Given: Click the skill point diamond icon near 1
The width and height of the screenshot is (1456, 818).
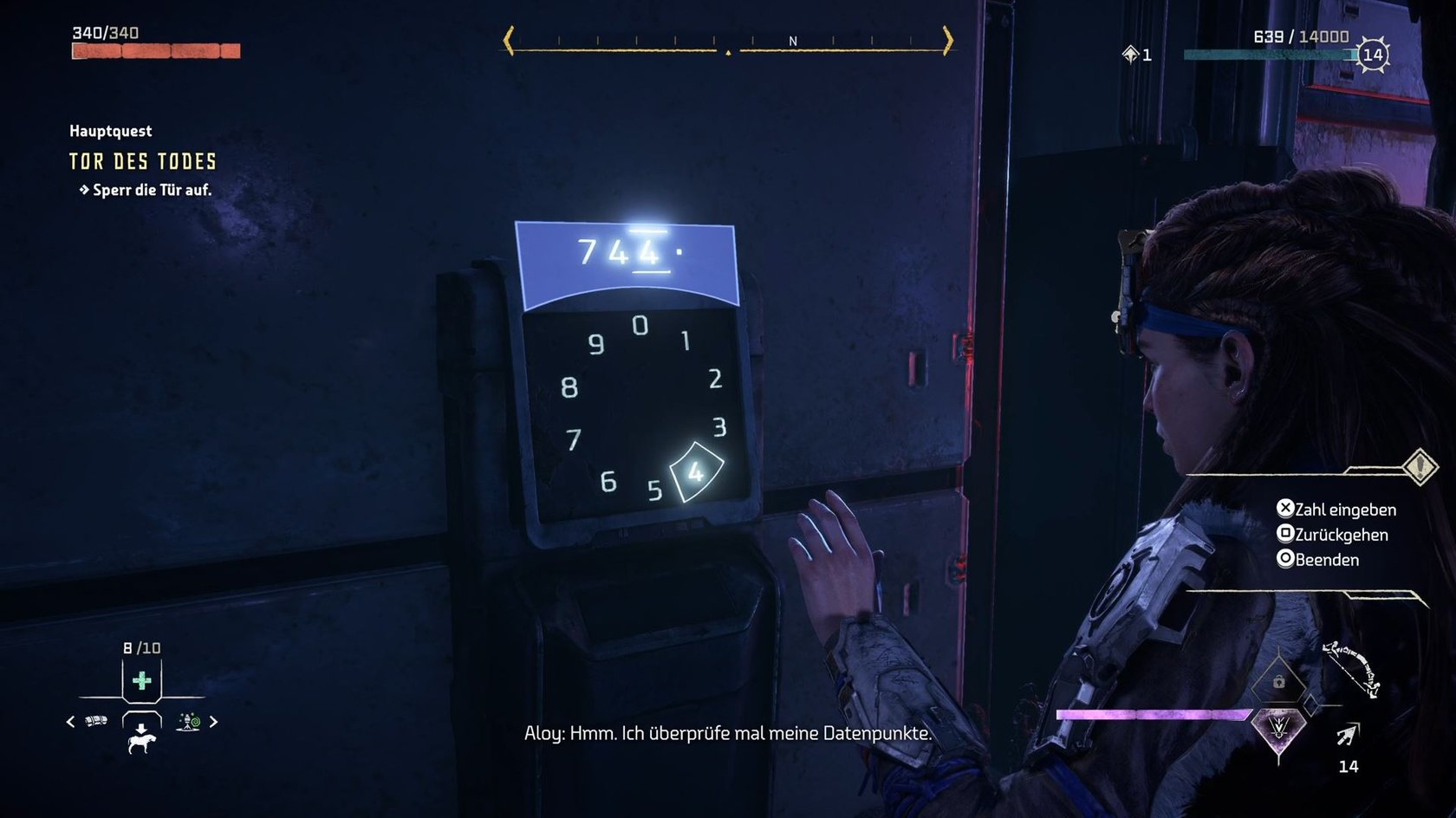Looking at the screenshot, I should tap(1129, 54).
